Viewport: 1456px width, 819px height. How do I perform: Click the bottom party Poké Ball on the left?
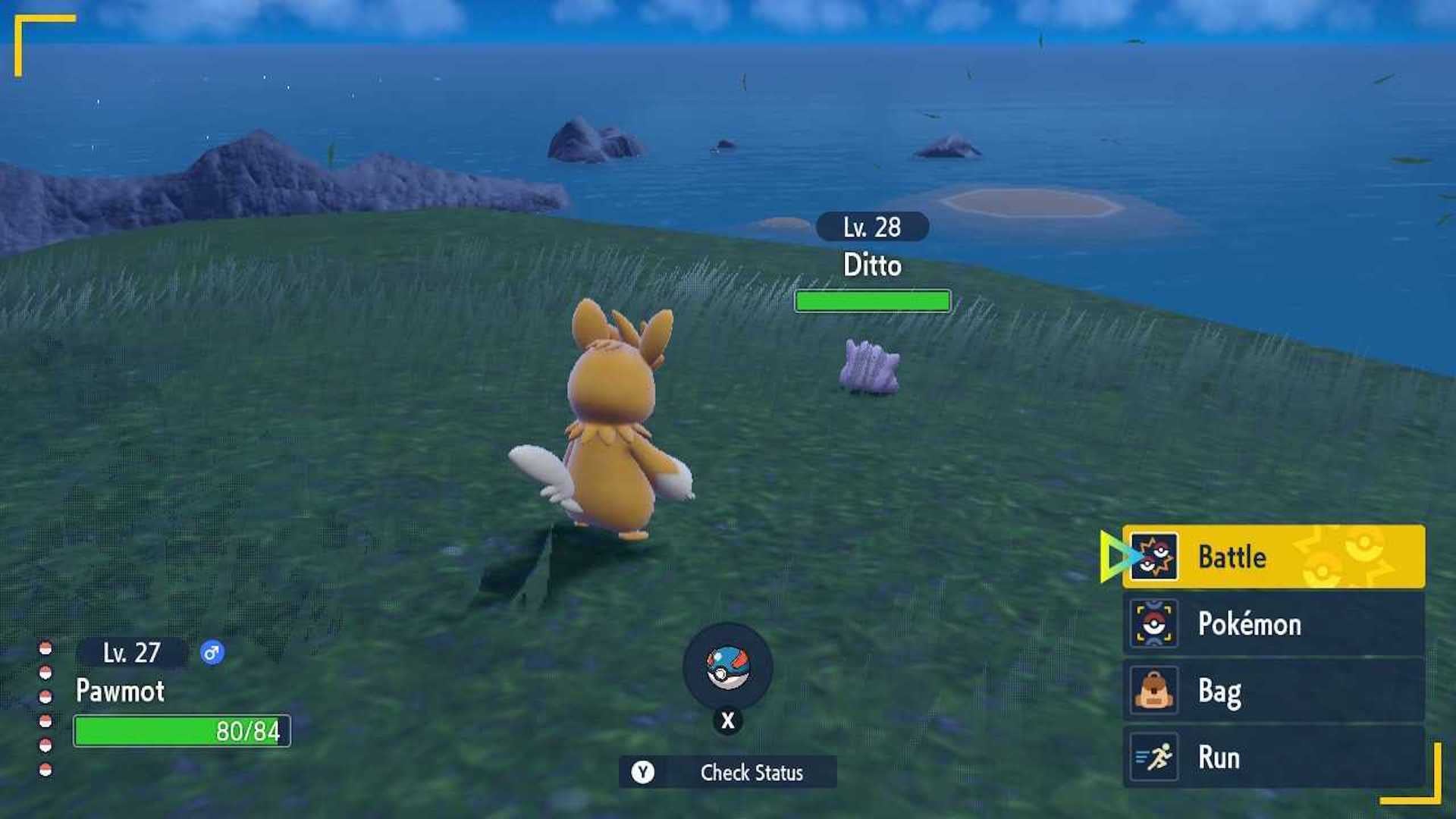point(44,766)
